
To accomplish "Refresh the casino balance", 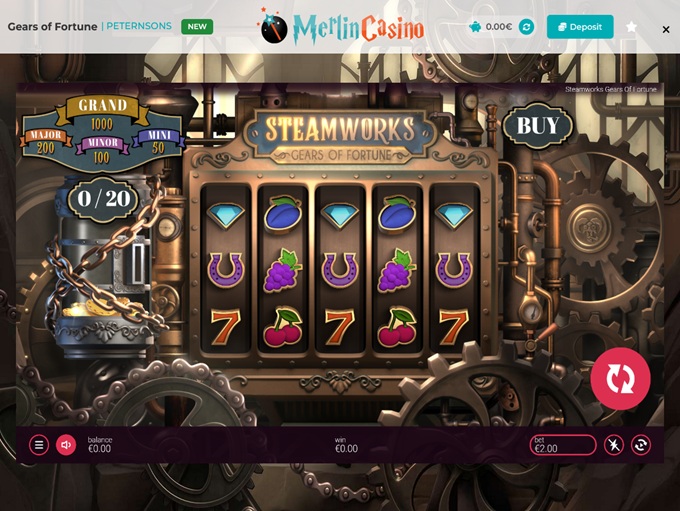I will pos(527,27).
